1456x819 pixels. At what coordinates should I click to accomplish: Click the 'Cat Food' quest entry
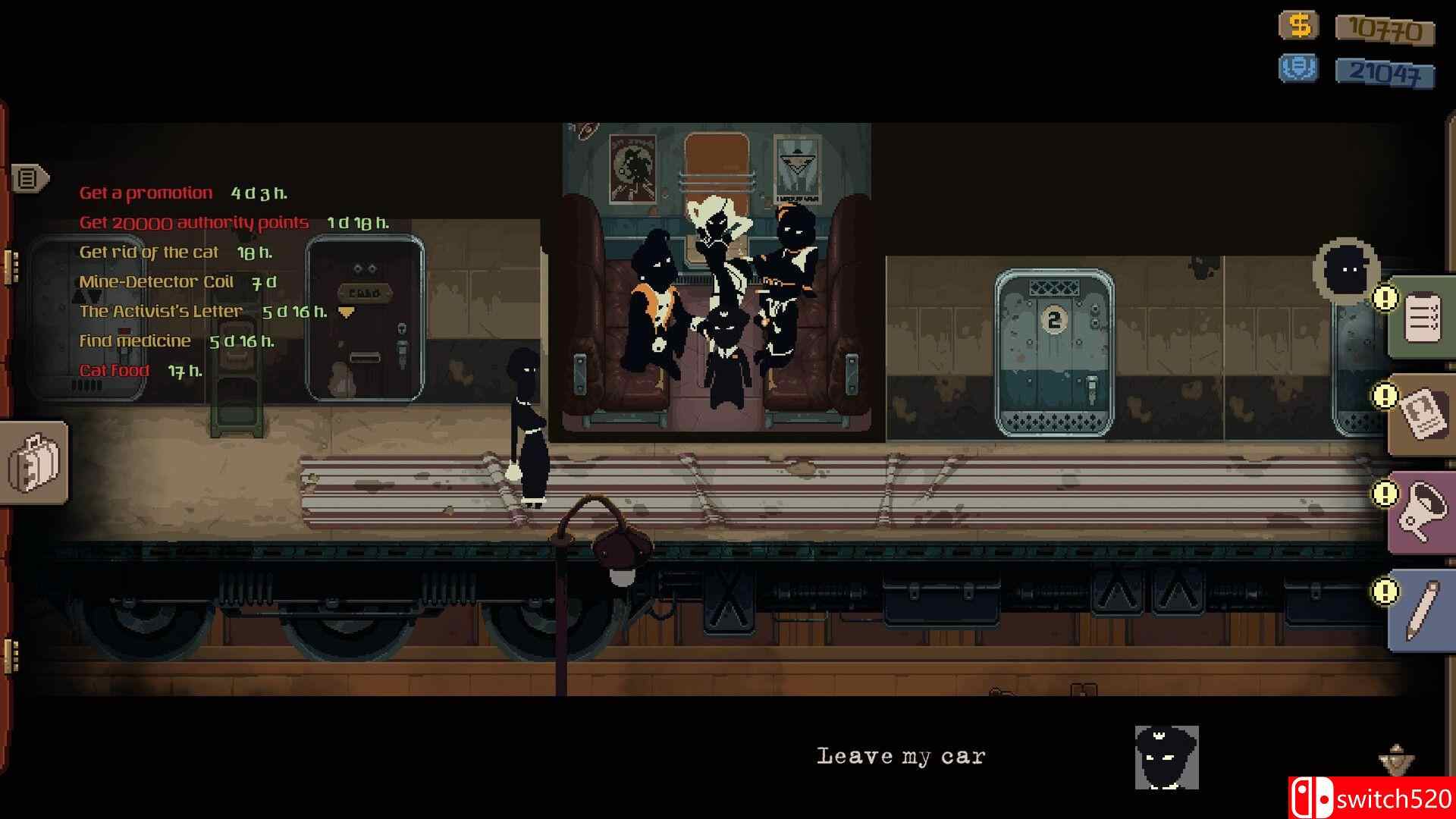pyautogui.click(x=114, y=370)
